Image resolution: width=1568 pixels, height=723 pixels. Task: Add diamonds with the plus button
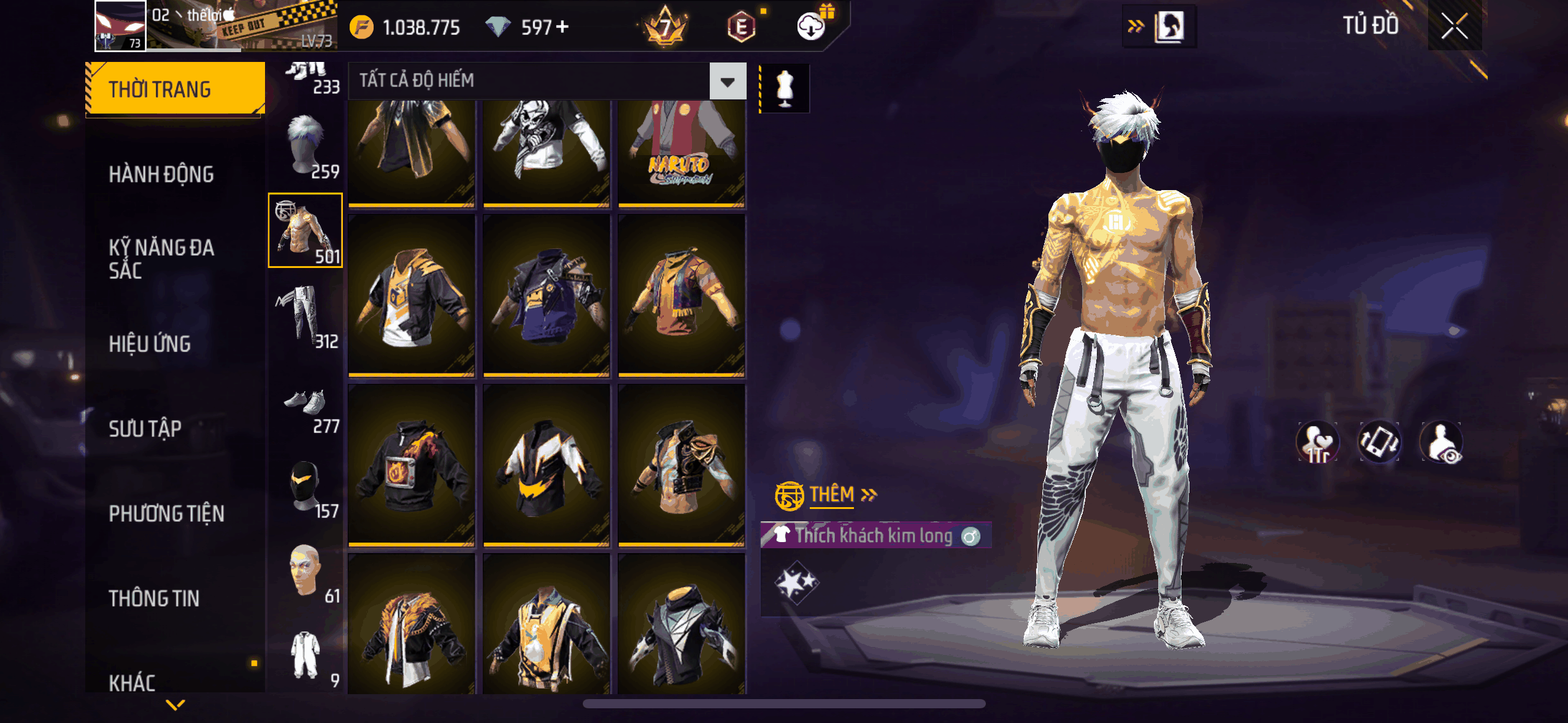click(x=562, y=27)
